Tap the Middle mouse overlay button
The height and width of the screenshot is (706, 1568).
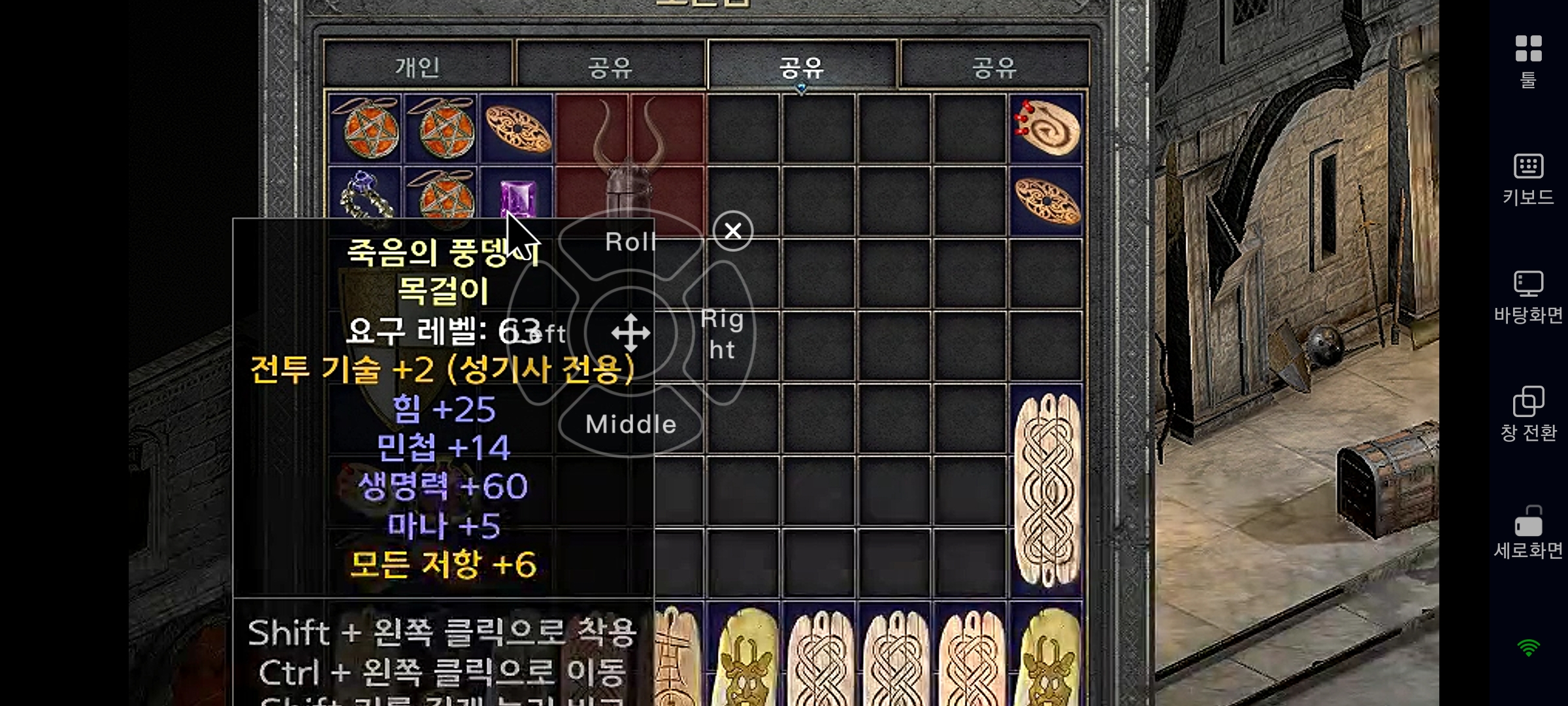tap(630, 424)
